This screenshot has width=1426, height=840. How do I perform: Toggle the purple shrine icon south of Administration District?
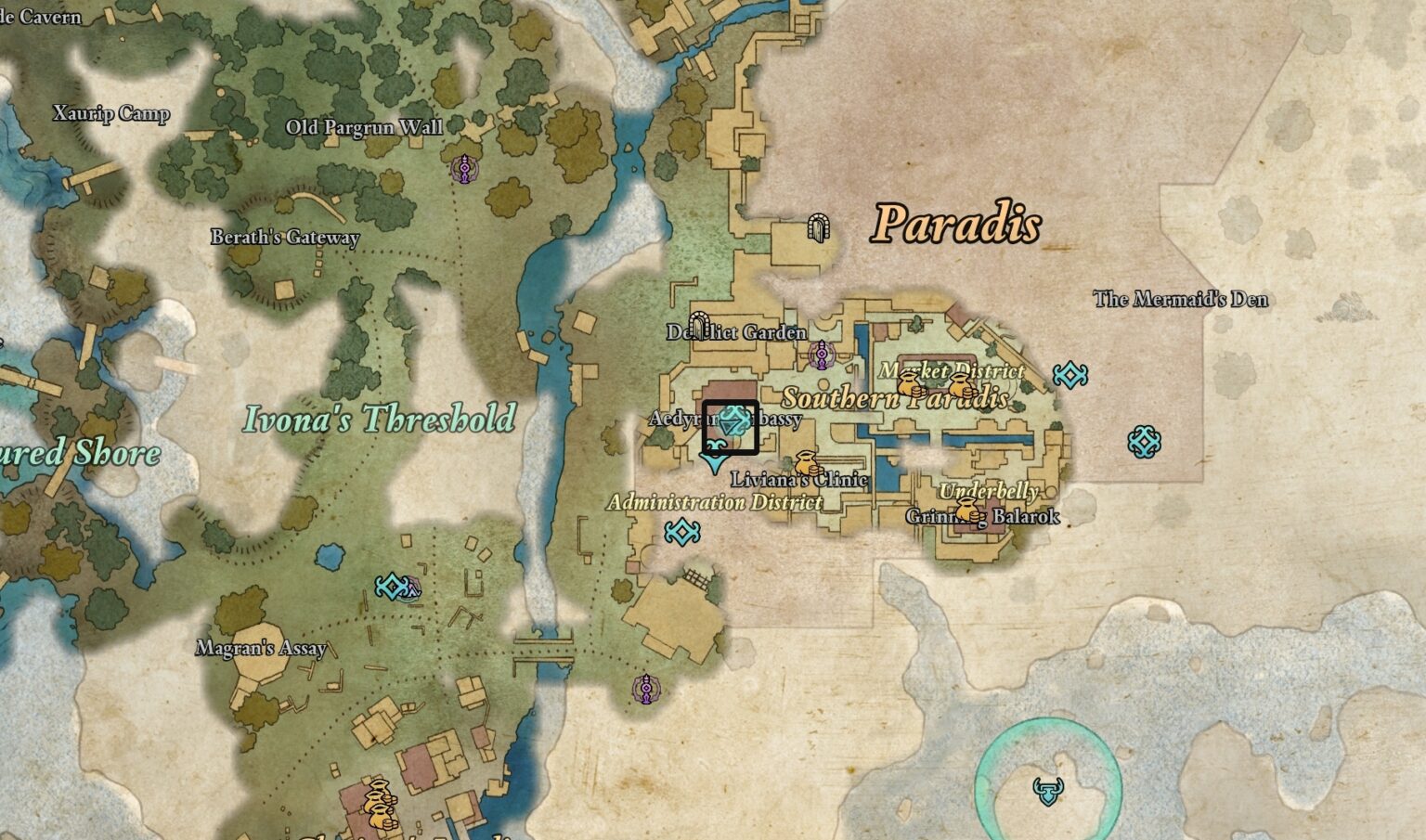point(645,691)
